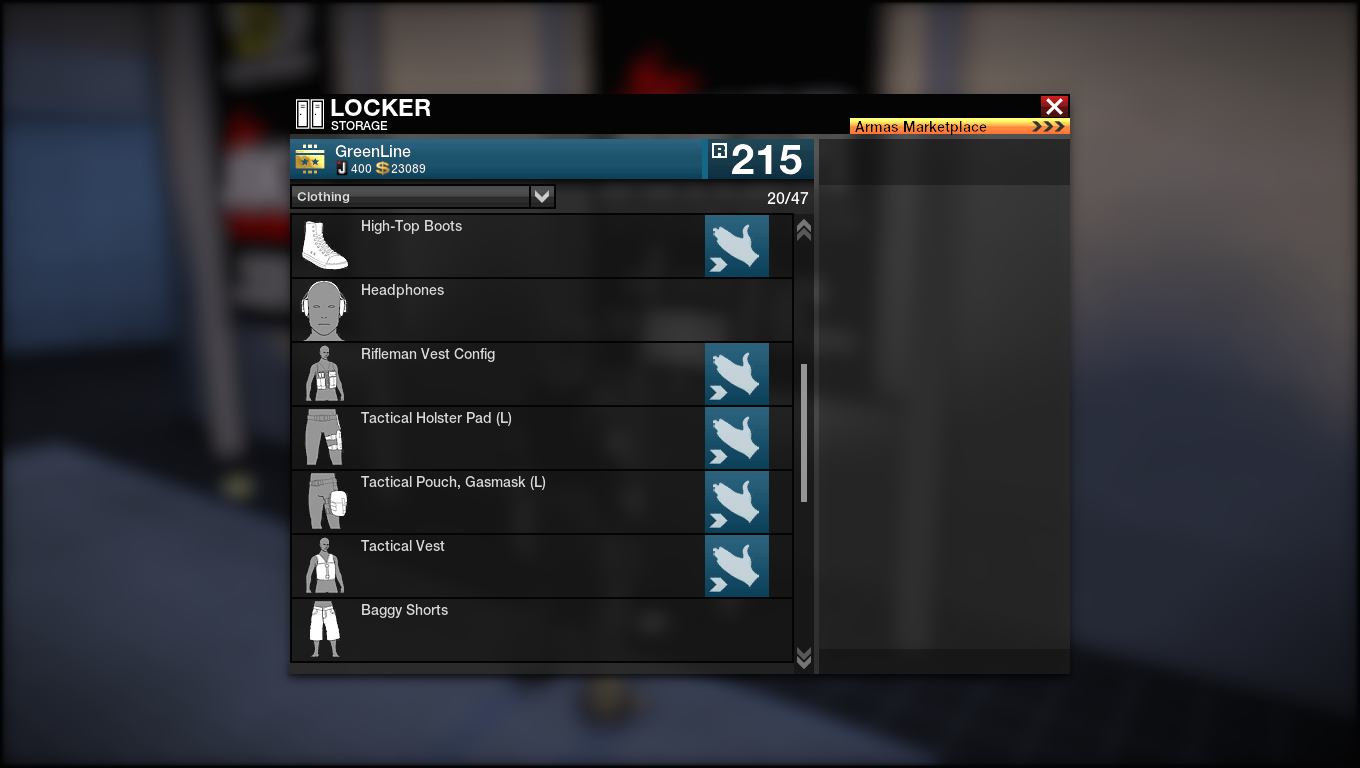Select the Tactical Vest item row
The width and height of the screenshot is (1360, 768).
(x=500, y=566)
